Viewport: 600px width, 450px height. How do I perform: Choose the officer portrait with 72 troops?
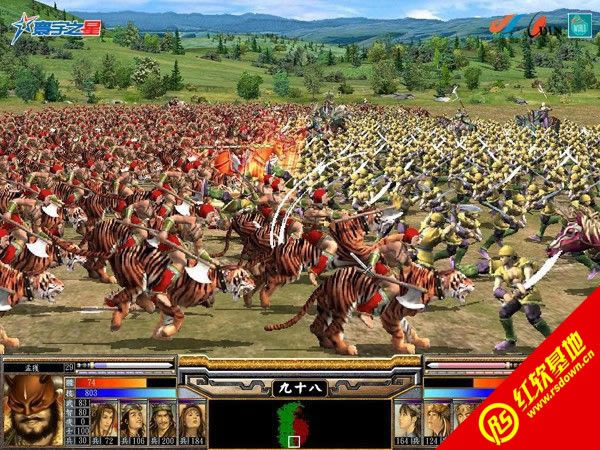point(104,418)
